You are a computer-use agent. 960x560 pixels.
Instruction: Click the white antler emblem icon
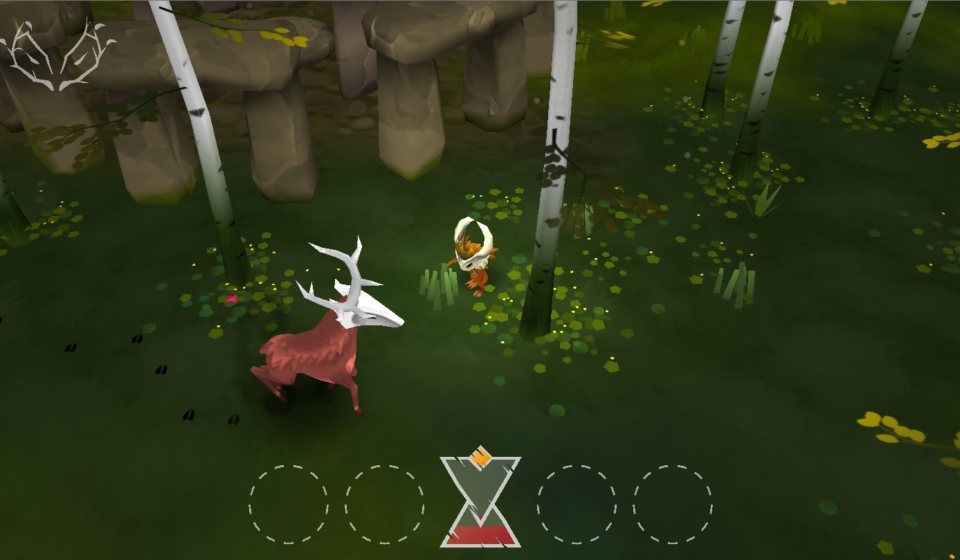point(60,55)
